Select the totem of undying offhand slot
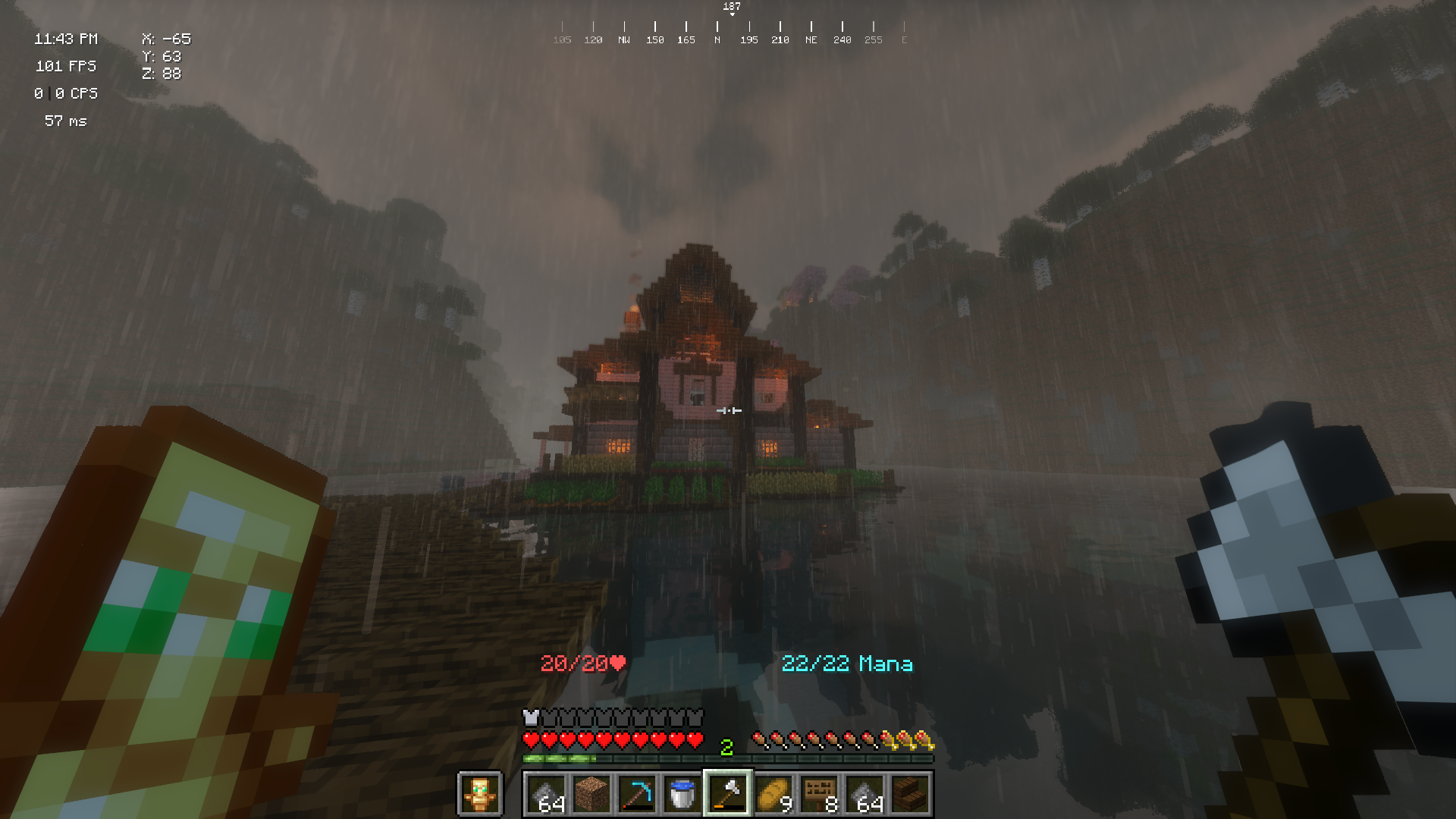Viewport: 1456px width, 819px height. (x=479, y=794)
